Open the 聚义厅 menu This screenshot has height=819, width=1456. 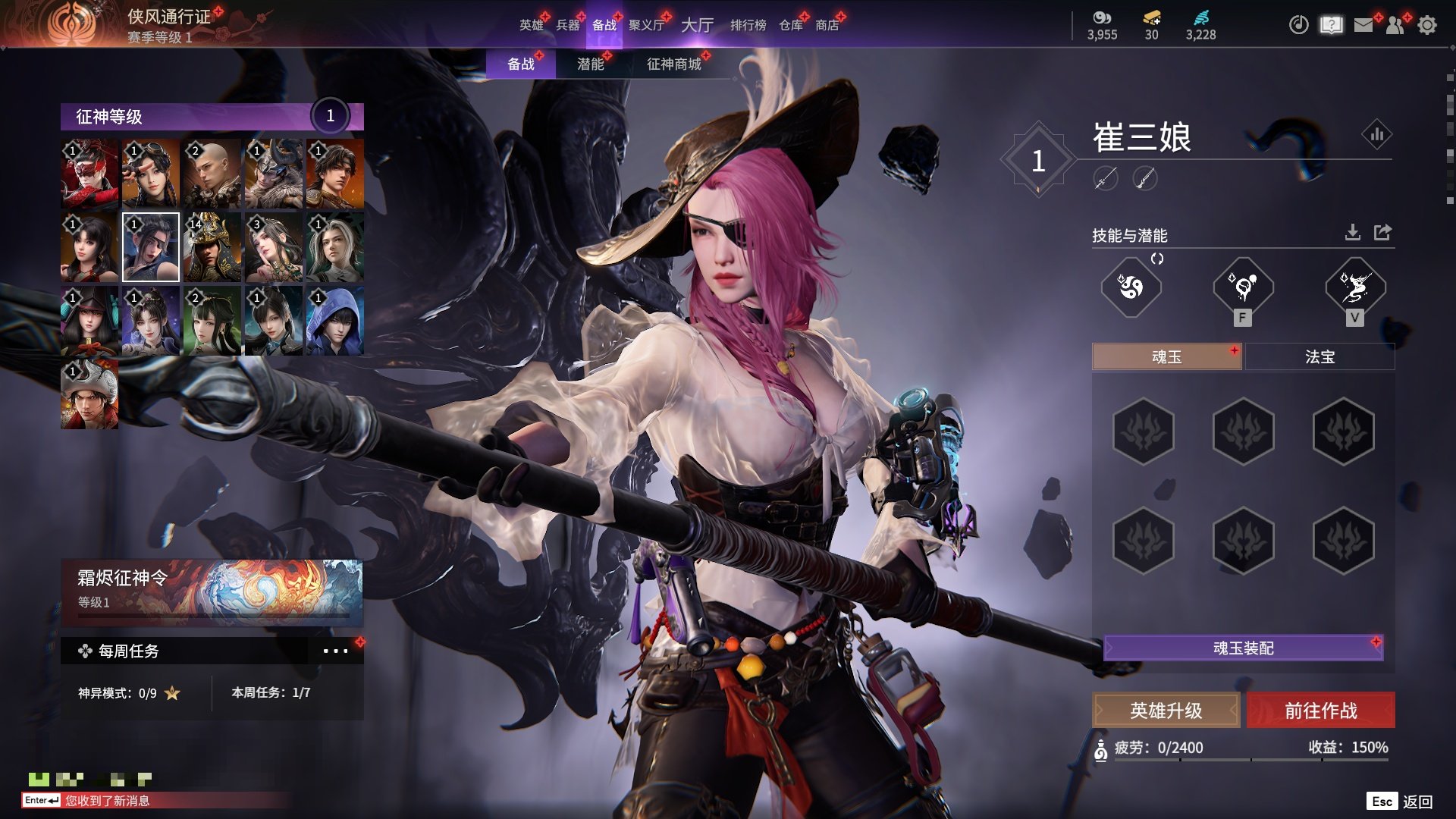pyautogui.click(x=646, y=25)
